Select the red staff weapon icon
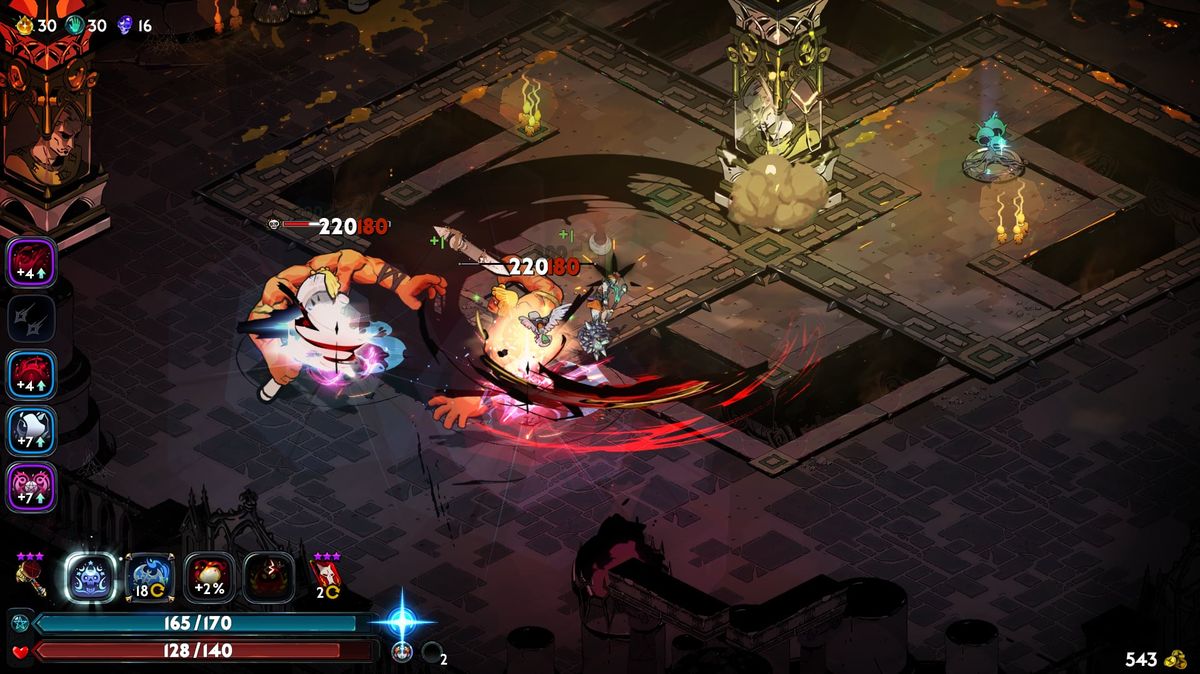The height and width of the screenshot is (674, 1200). (31, 579)
